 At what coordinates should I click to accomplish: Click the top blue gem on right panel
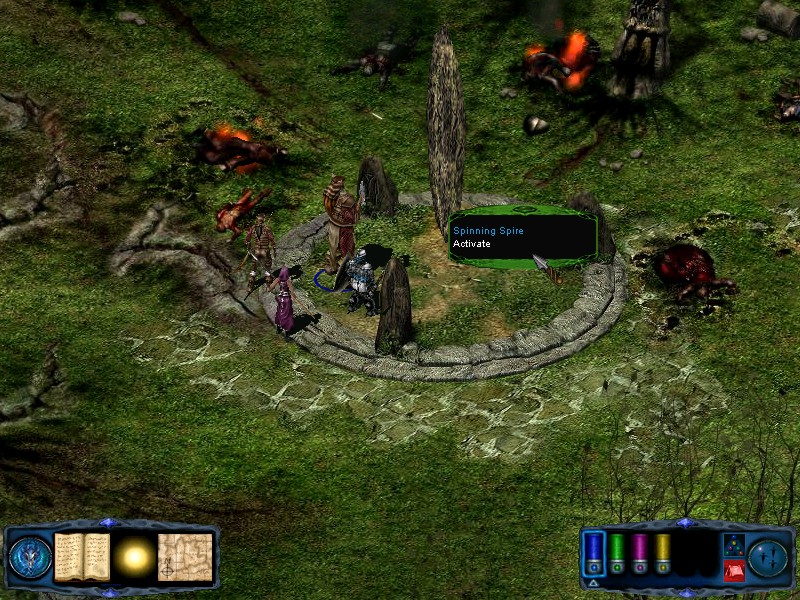[684, 523]
